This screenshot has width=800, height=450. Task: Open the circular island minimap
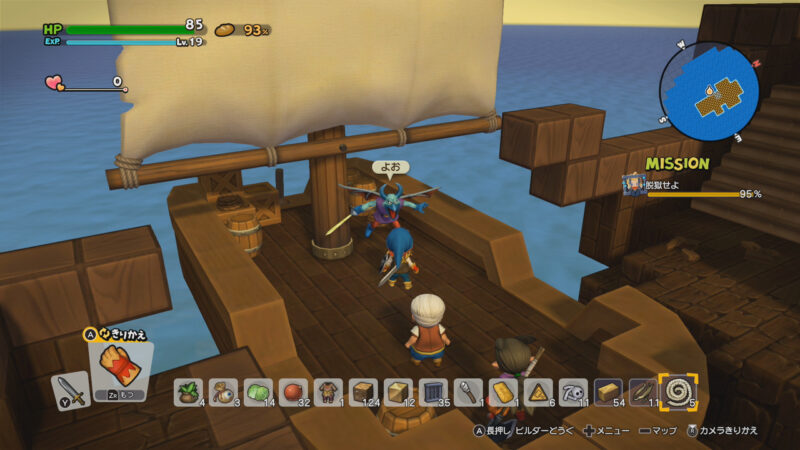pos(709,92)
